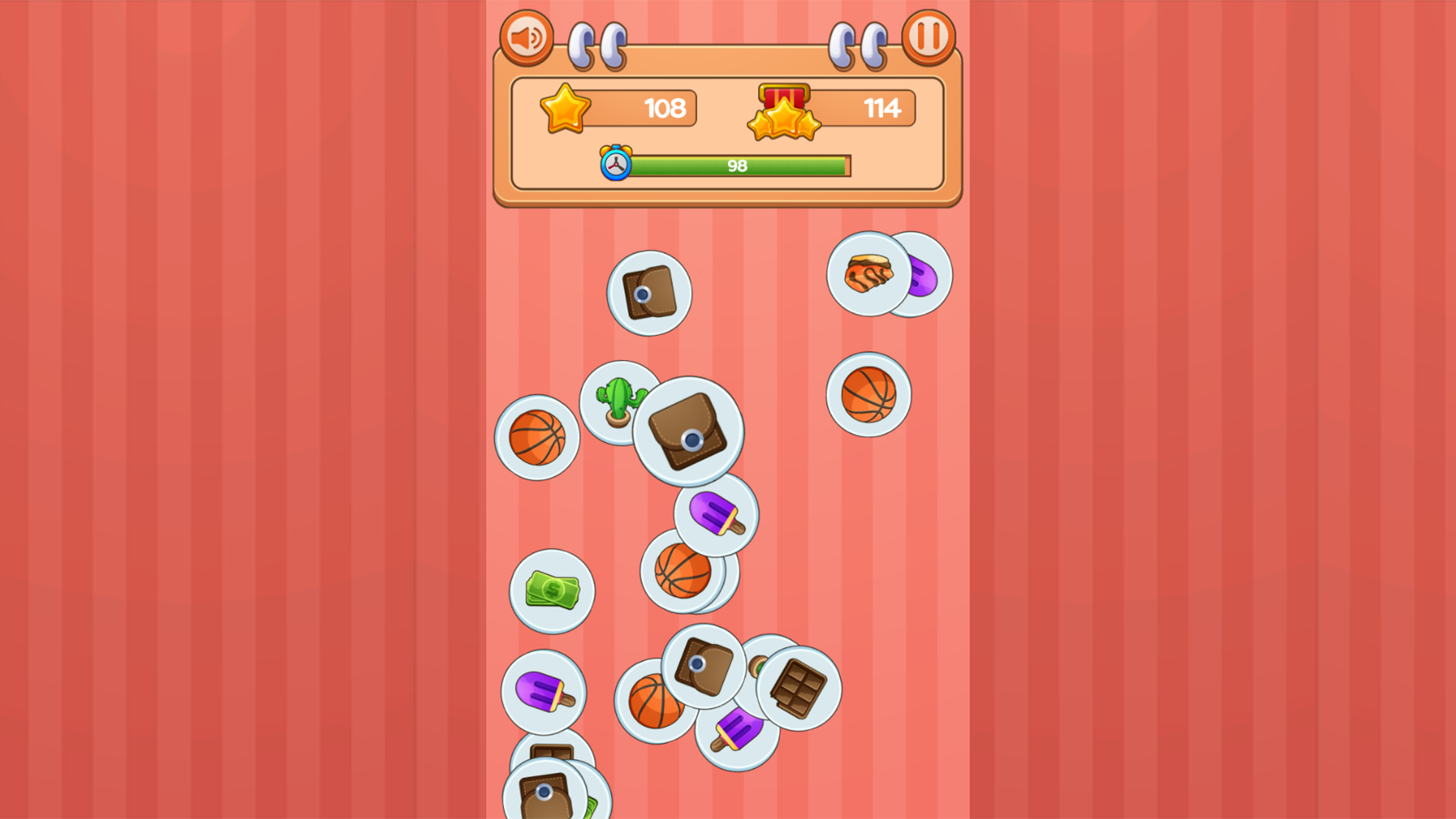Pause the game
Screen dimensions: 1456x819
928,37
